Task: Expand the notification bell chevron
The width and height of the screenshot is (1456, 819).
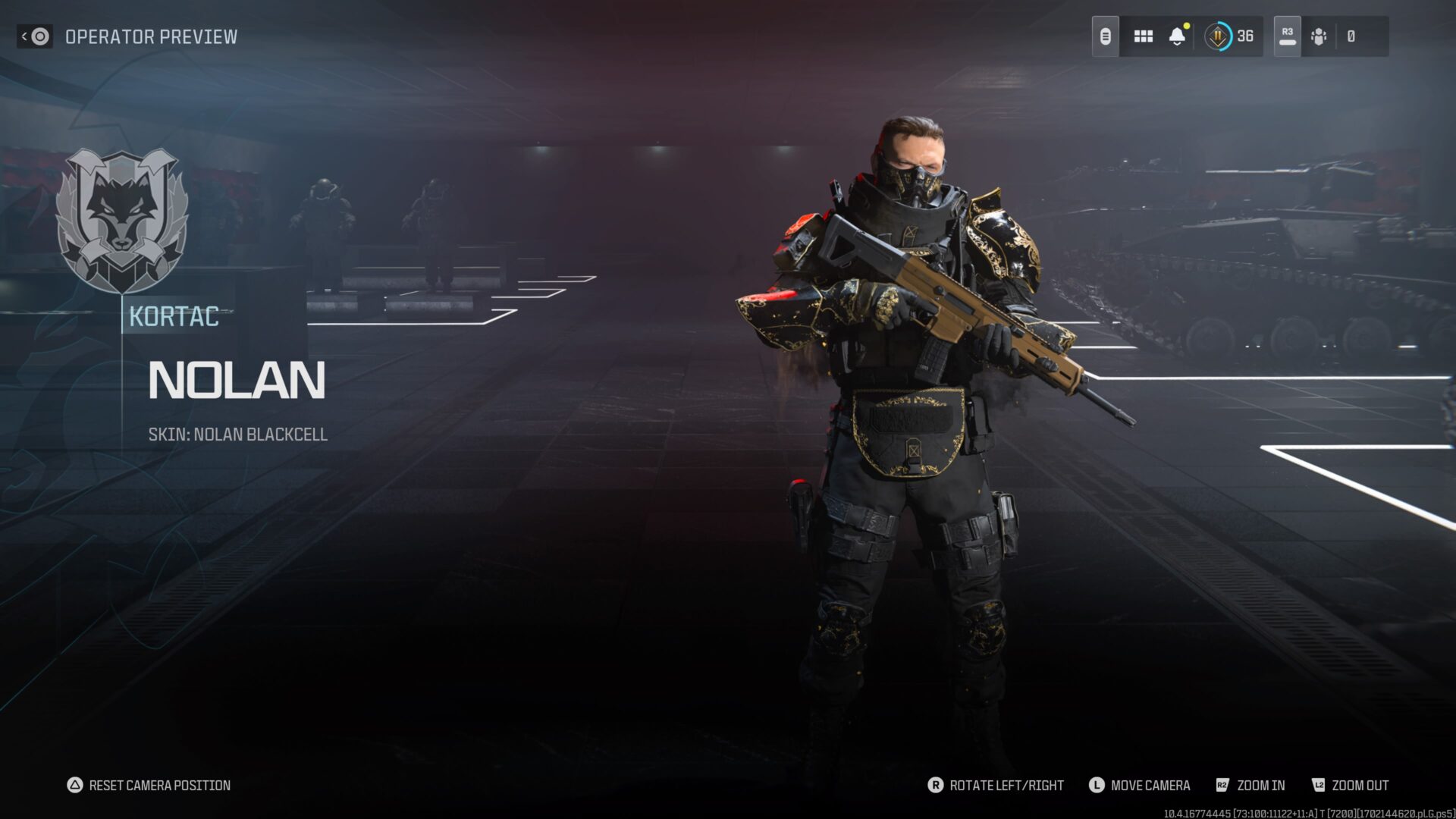Action: (x=1178, y=45)
